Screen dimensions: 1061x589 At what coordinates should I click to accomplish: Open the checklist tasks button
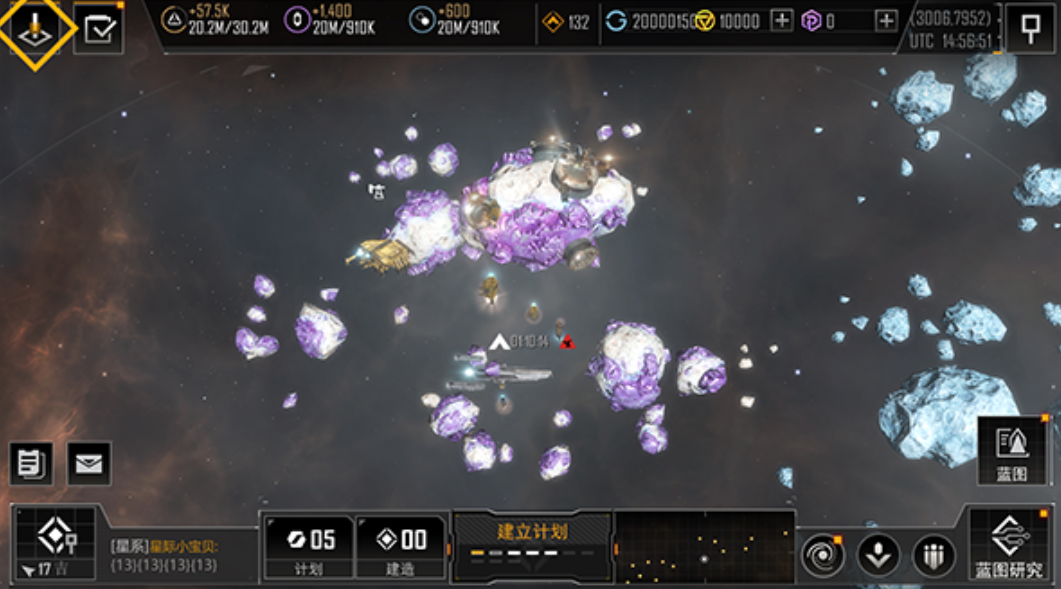(98, 29)
